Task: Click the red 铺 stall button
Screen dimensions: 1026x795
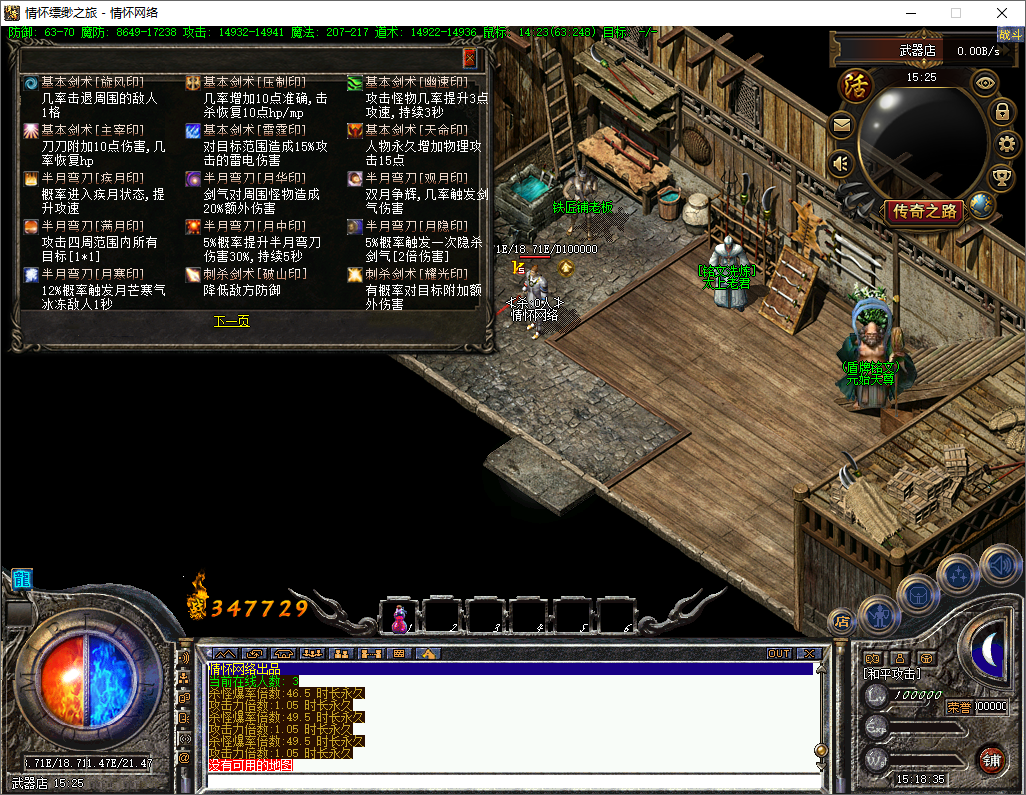Action: point(991,759)
